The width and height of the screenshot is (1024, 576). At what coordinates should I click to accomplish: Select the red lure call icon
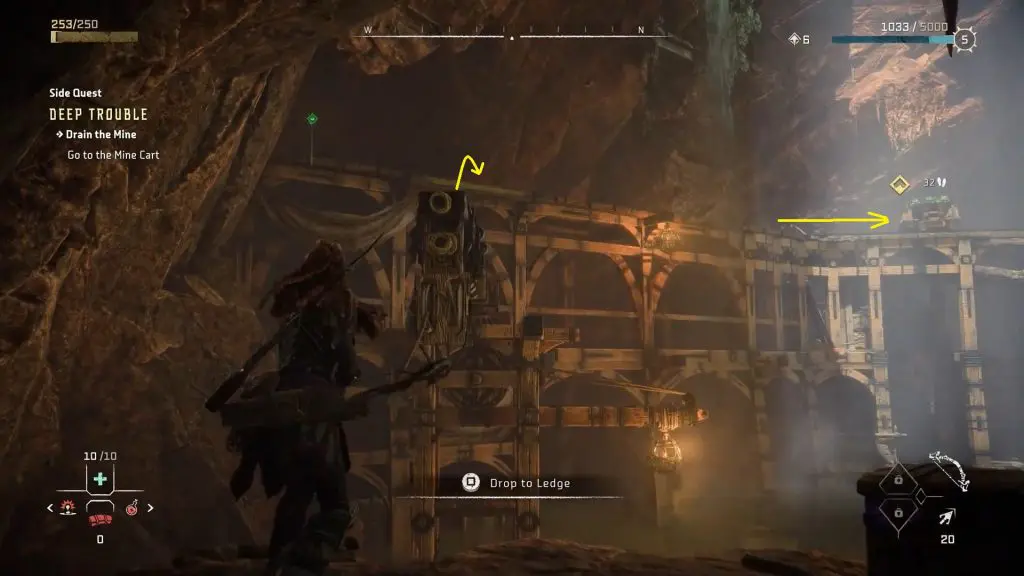[69, 508]
